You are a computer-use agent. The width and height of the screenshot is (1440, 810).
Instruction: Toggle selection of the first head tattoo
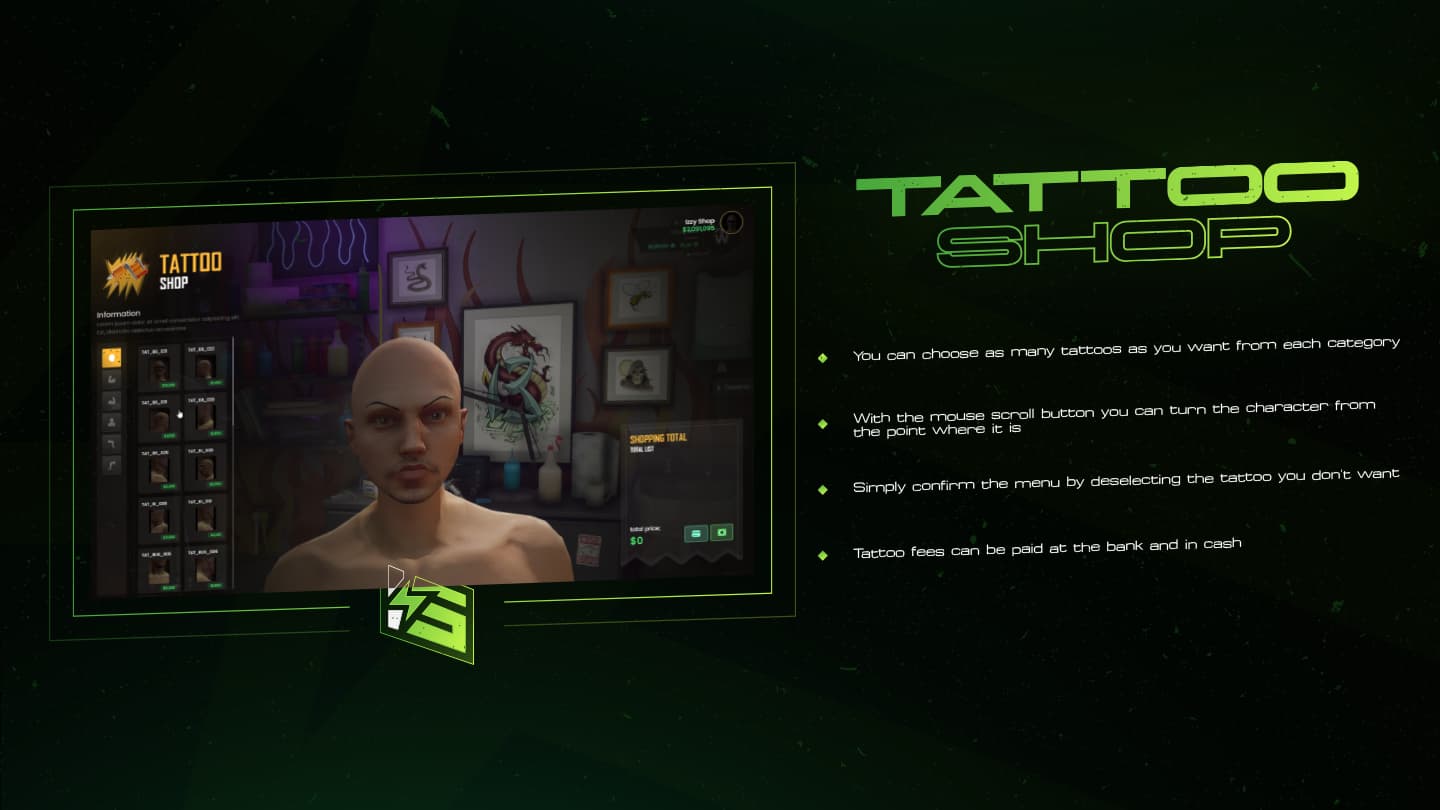[x=157, y=369]
